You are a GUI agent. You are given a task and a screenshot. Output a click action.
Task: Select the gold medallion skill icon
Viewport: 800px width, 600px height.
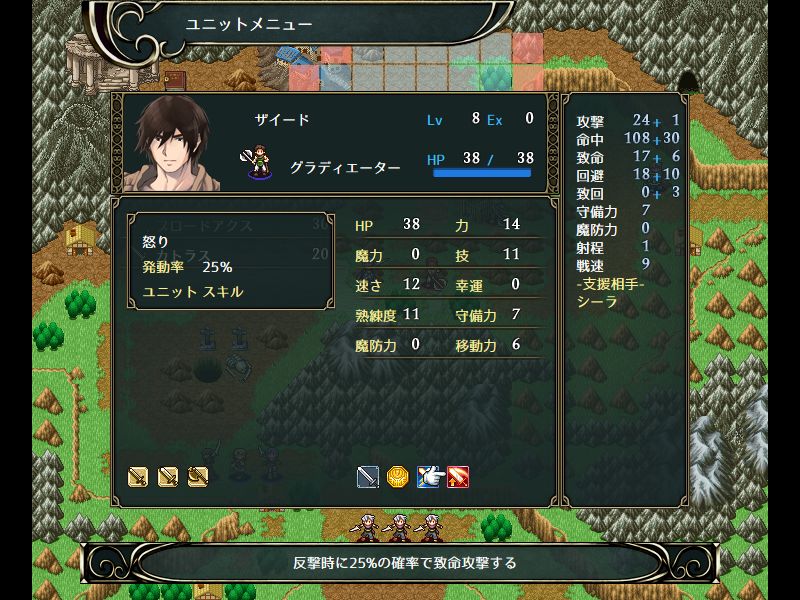coord(398,477)
